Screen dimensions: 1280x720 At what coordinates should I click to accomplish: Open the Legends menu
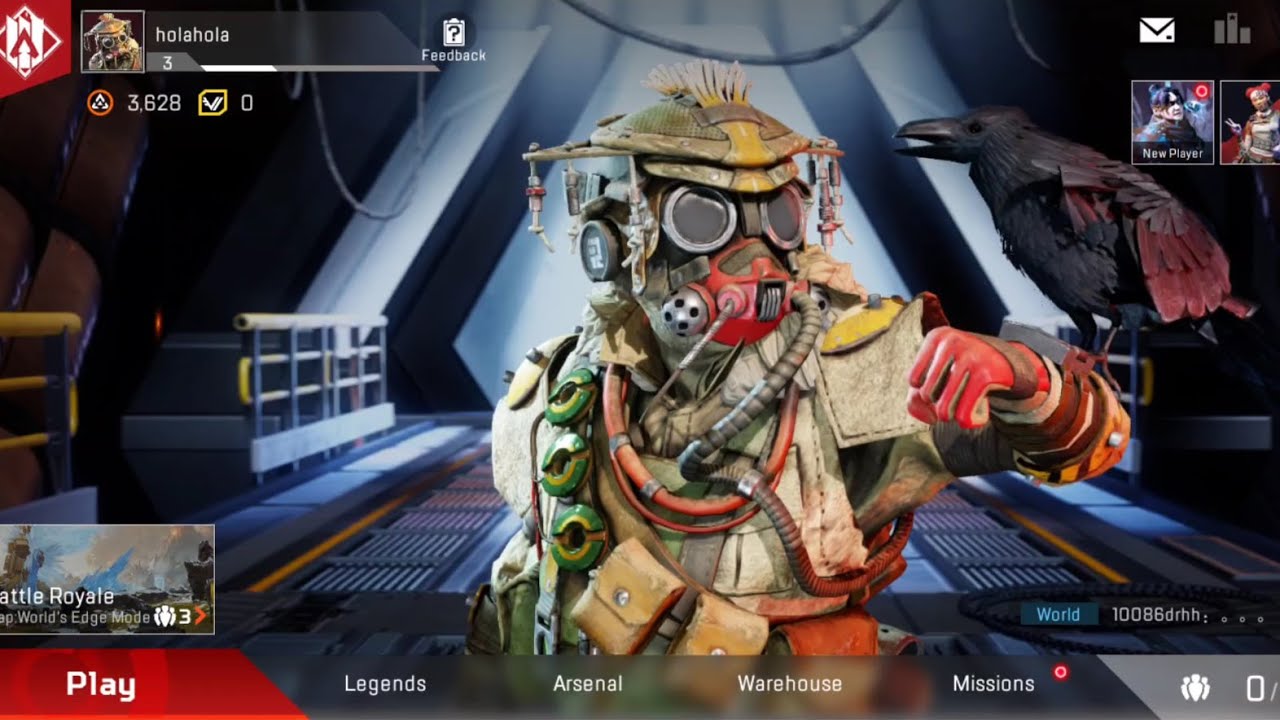[385, 684]
